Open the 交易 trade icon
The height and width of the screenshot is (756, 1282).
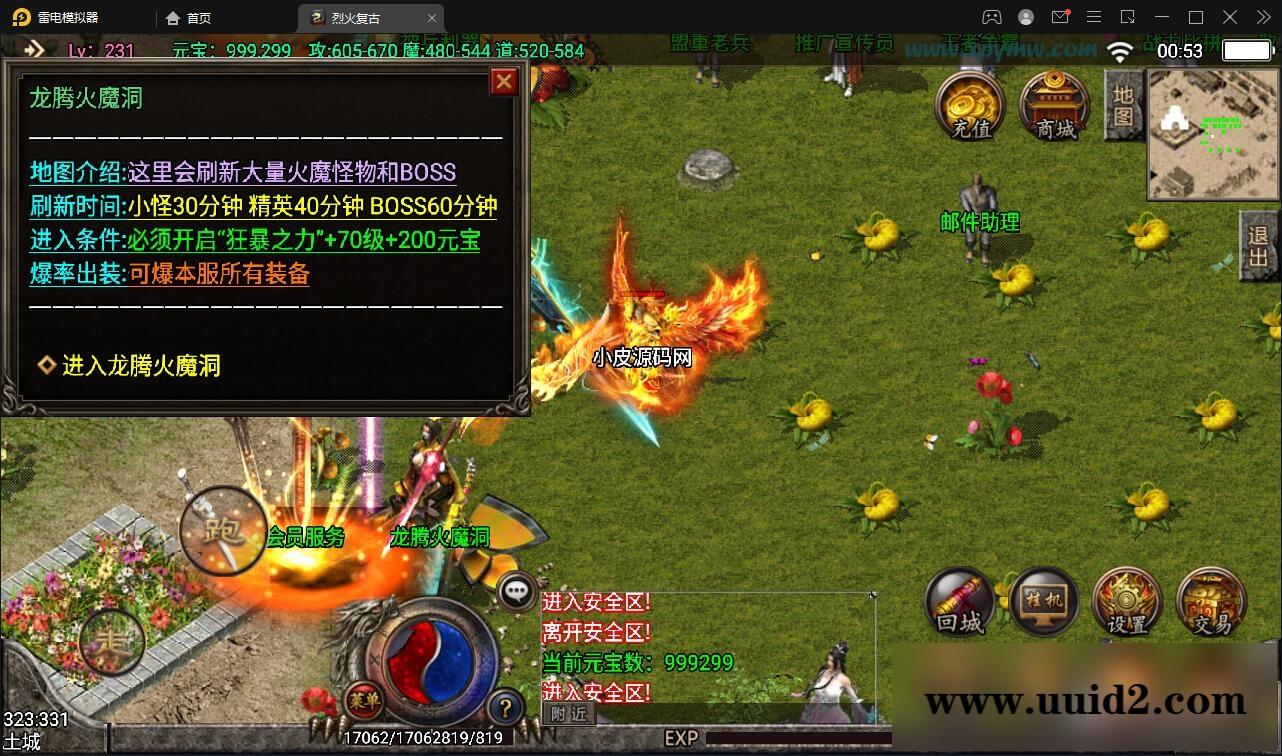[1210, 601]
